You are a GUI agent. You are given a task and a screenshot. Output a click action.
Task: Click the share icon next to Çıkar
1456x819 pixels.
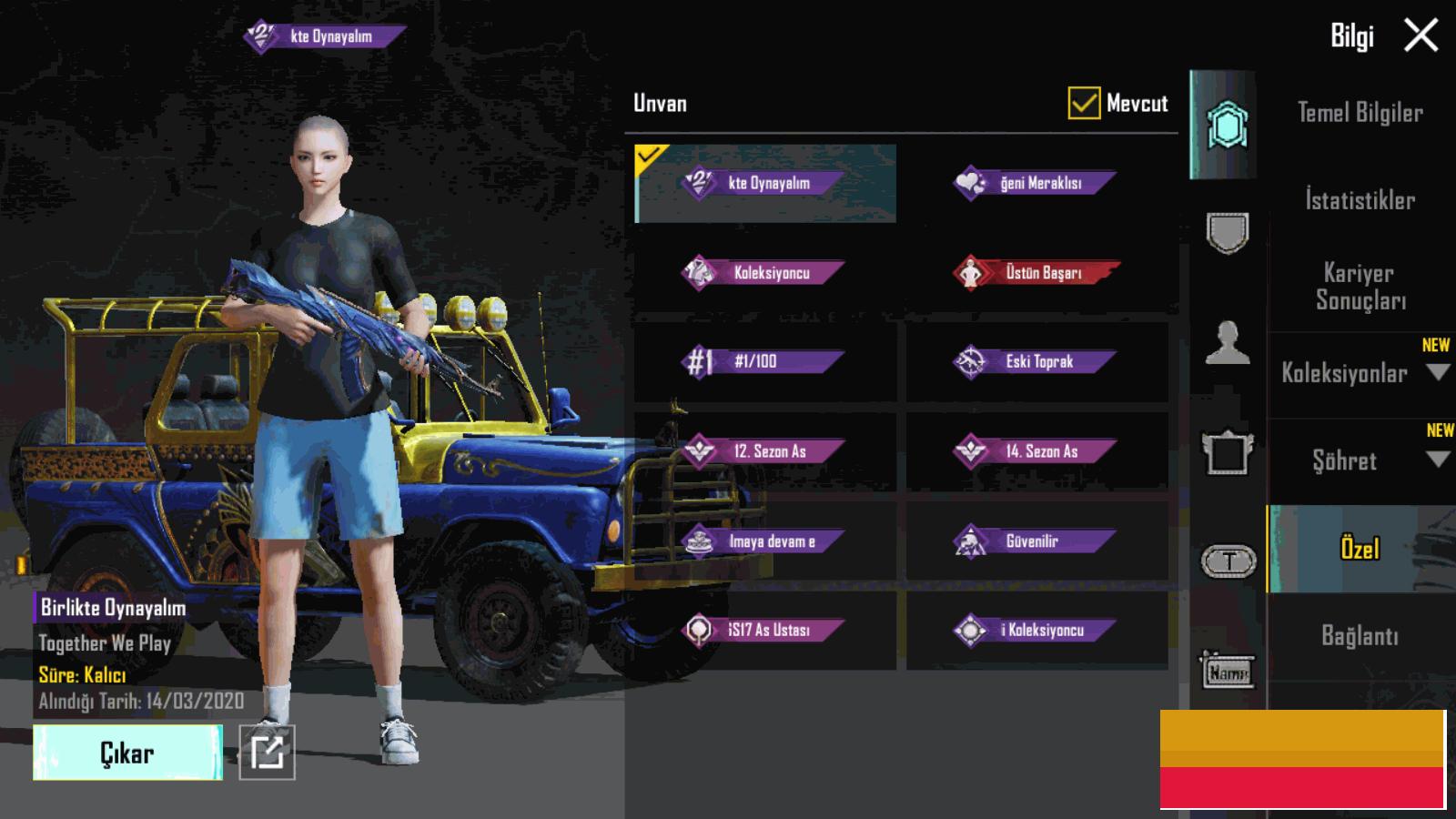click(x=267, y=753)
